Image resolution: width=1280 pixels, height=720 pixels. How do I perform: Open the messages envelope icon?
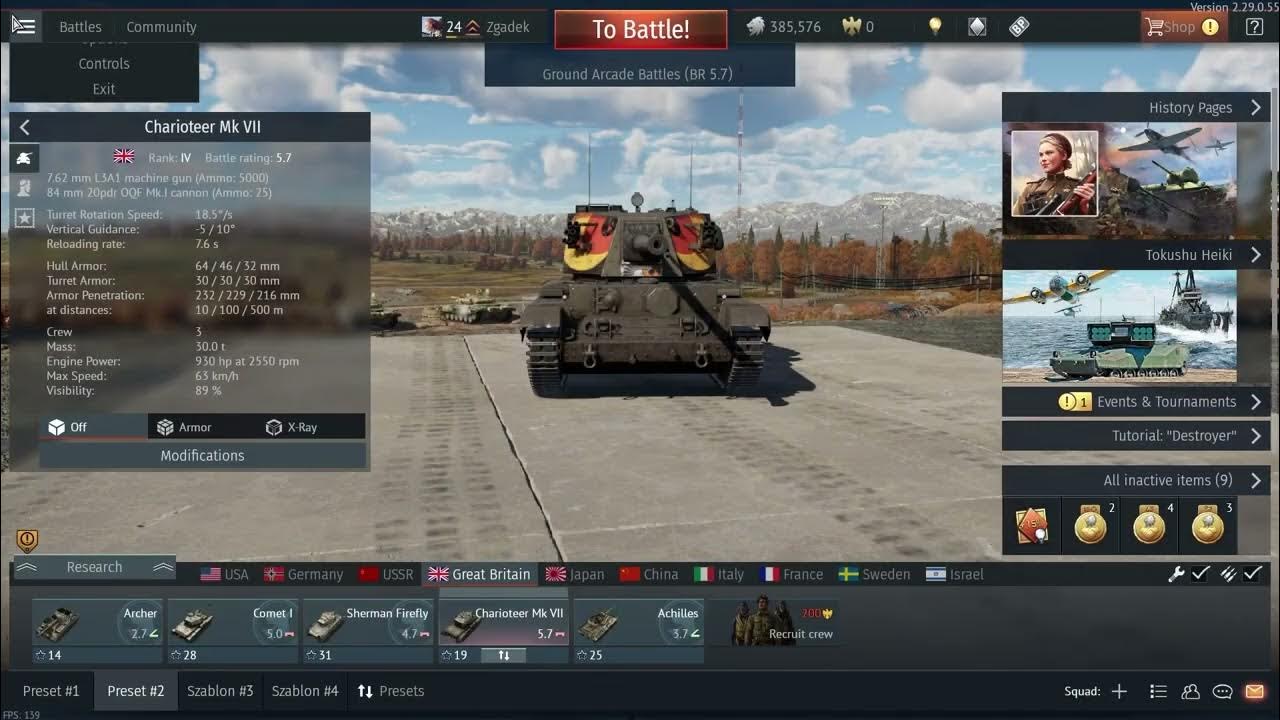point(1254,691)
